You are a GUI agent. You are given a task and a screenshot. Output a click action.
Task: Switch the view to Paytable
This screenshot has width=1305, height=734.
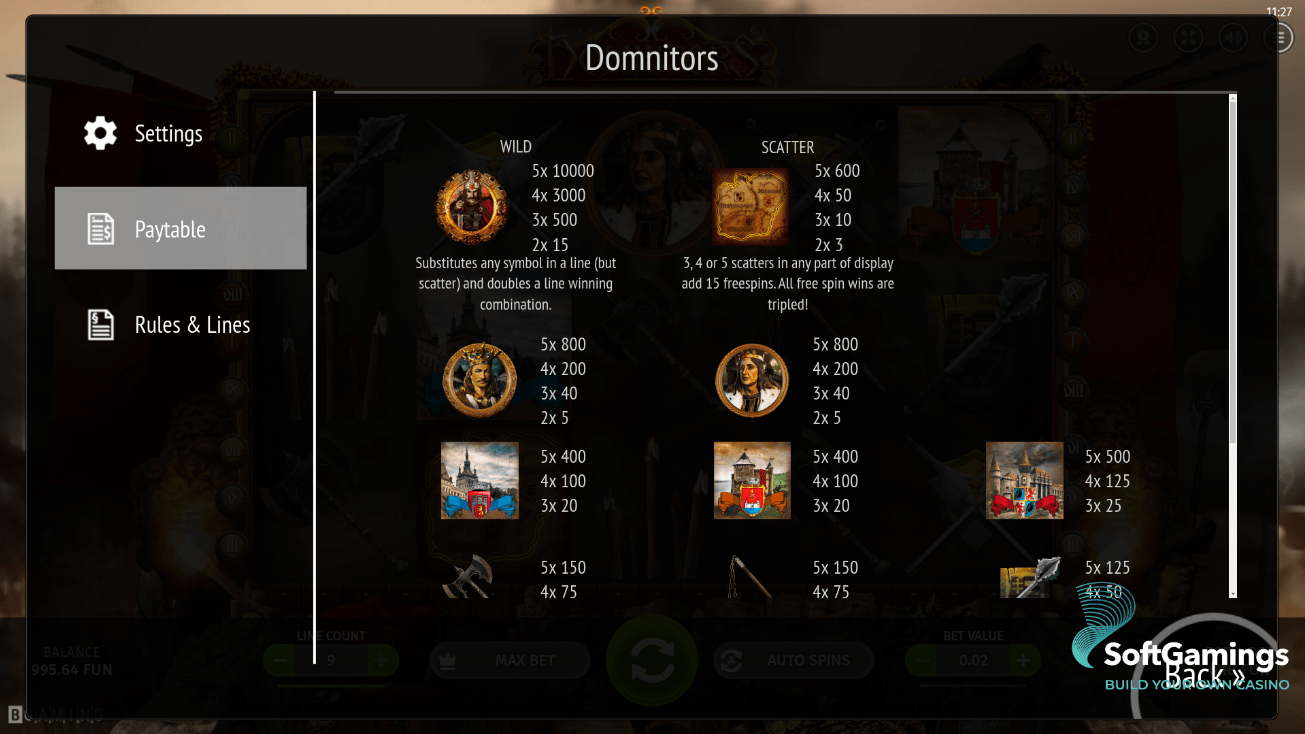pyautogui.click(x=180, y=228)
